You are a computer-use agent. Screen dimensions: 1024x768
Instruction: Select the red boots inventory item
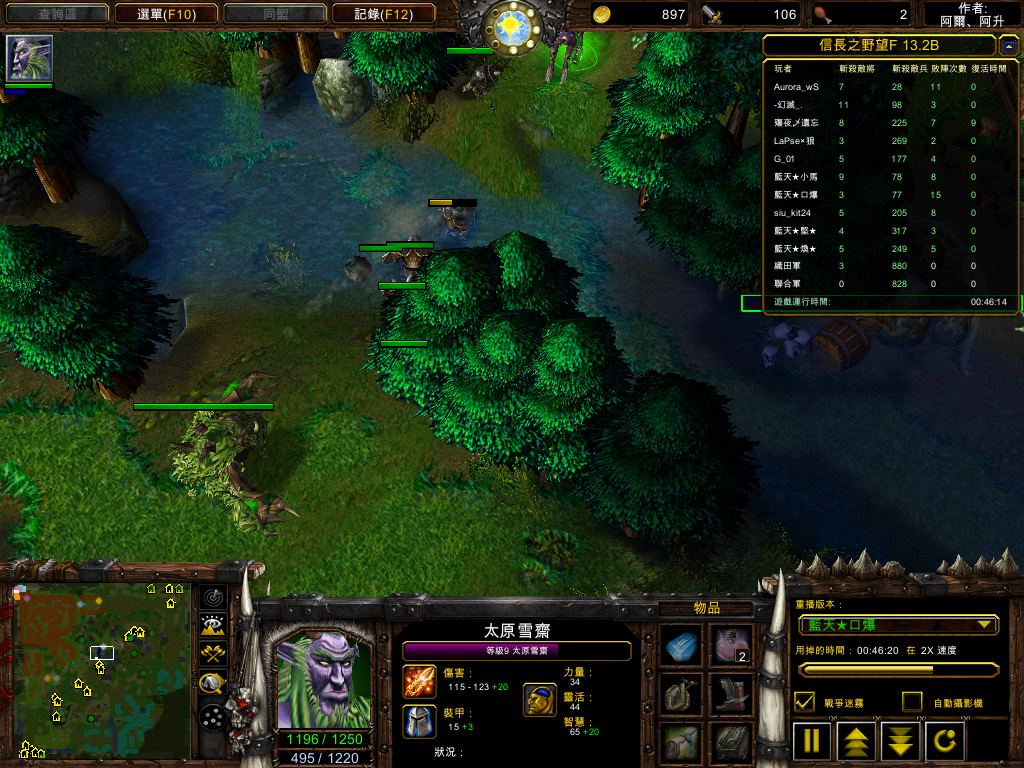point(733,693)
